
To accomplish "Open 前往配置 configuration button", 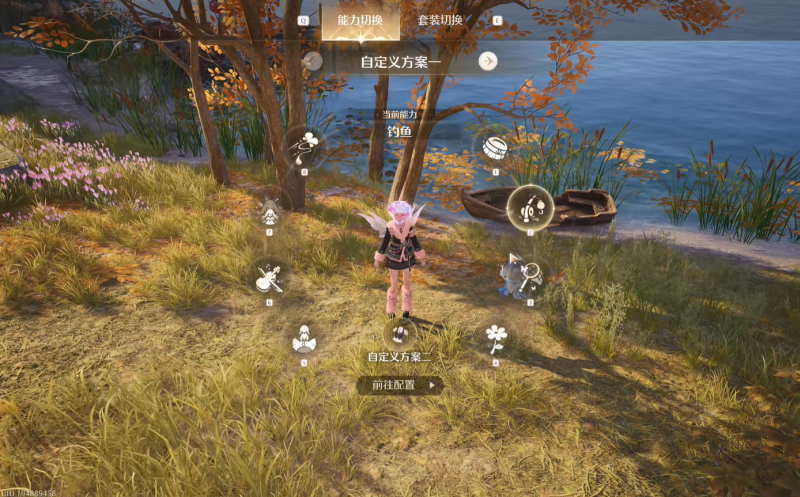I will click(400, 384).
